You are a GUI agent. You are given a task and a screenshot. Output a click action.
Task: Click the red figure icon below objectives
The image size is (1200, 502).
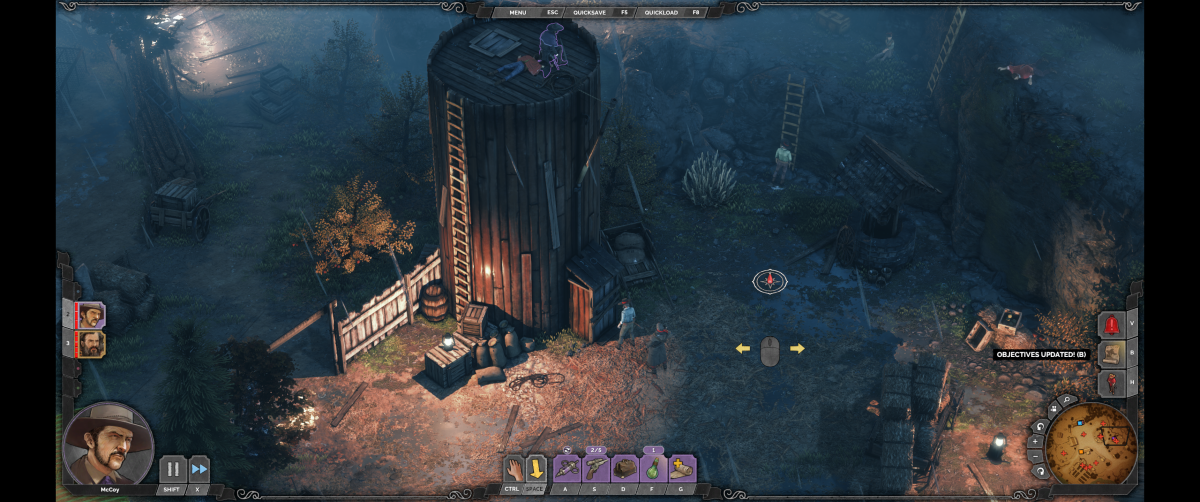click(1111, 383)
